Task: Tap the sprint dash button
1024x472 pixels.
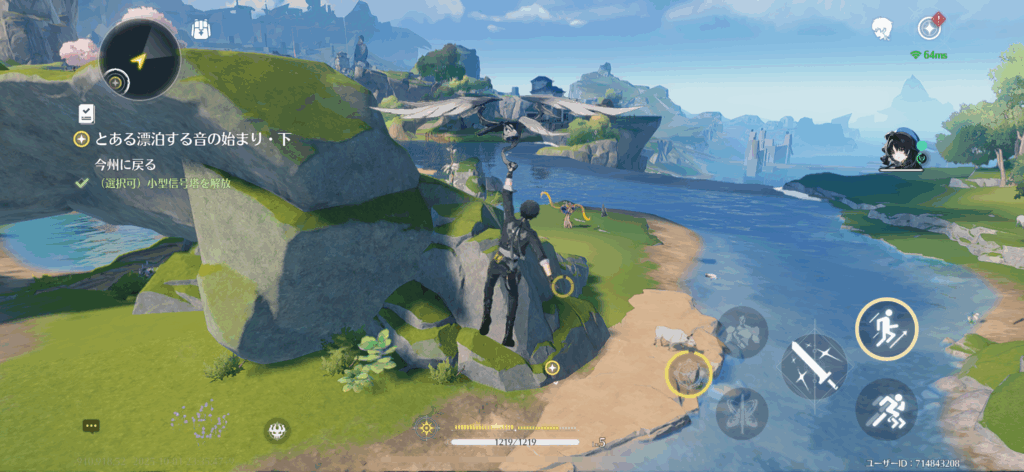Action: [886, 408]
